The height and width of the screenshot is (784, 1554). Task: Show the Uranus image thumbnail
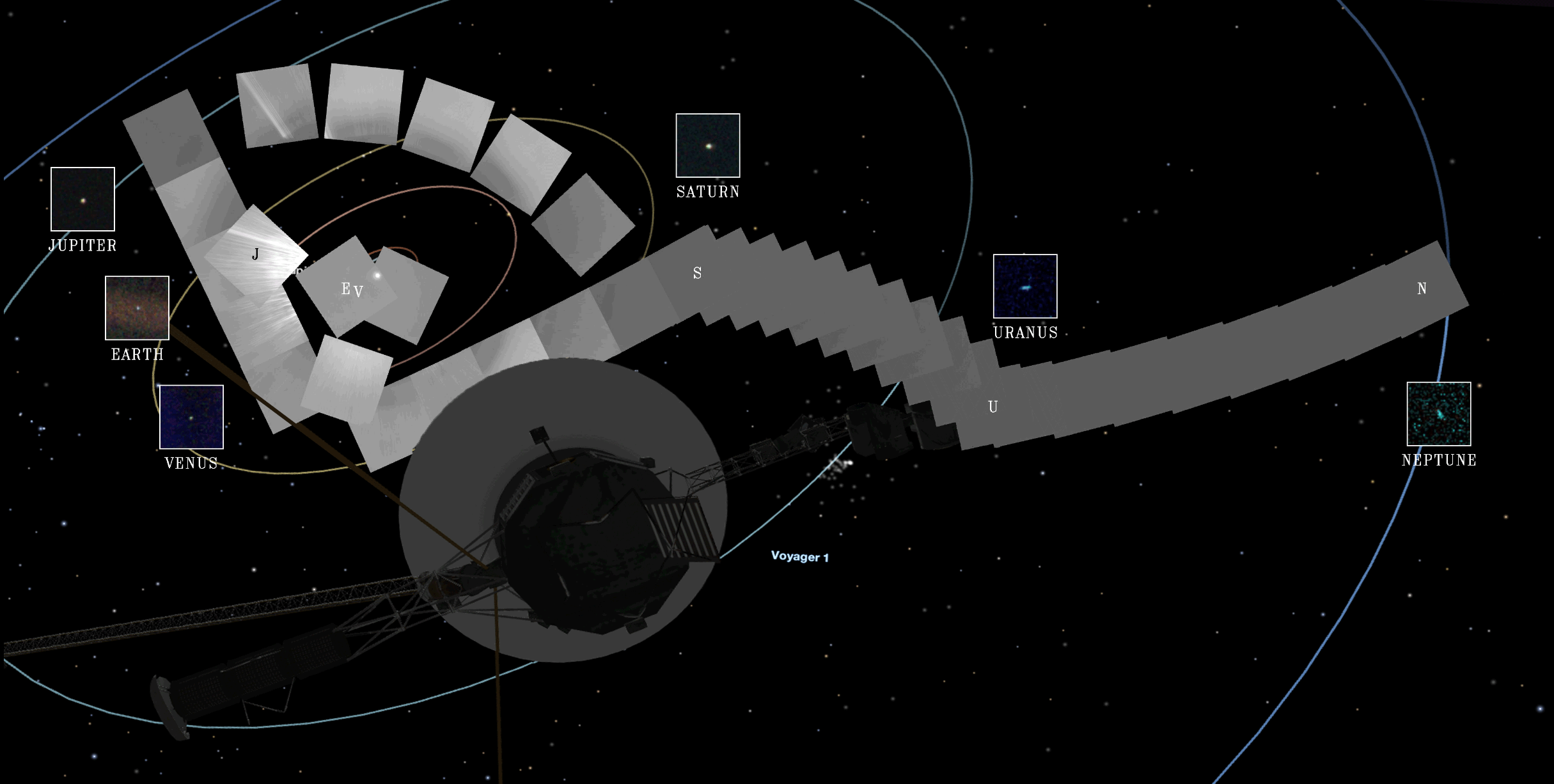[x=1025, y=286]
